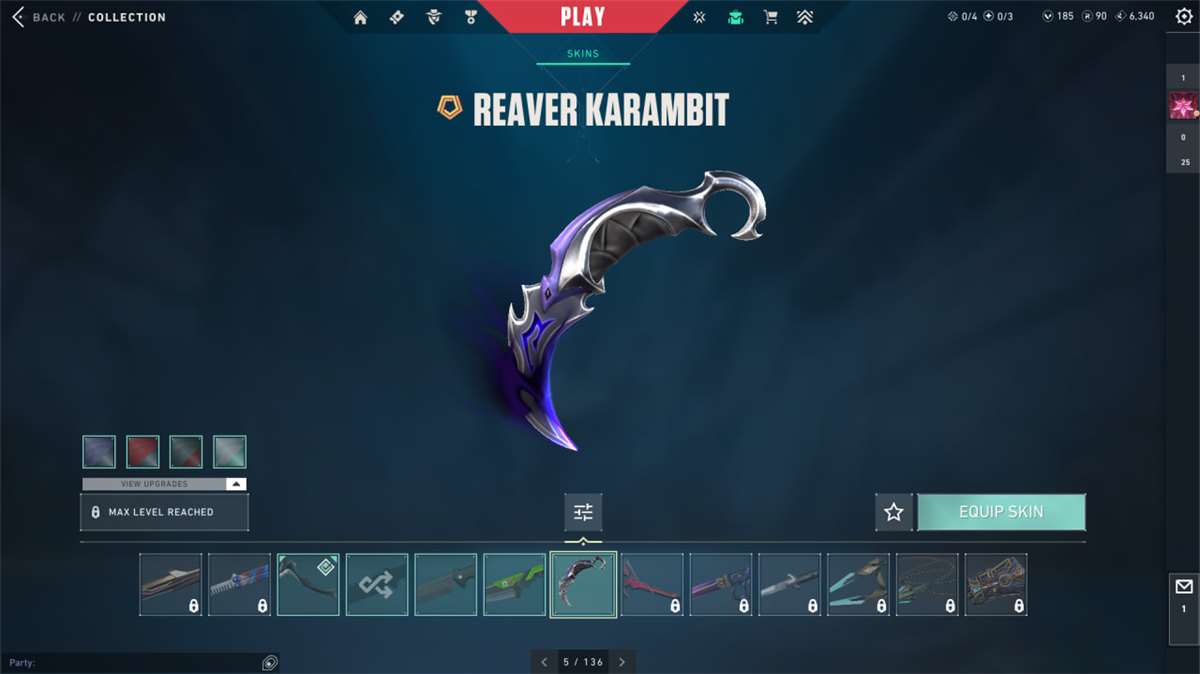Viewport: 1200px width, 674px height.
Task: Go to the previous skin page arrow
Action: pos(544,662)
